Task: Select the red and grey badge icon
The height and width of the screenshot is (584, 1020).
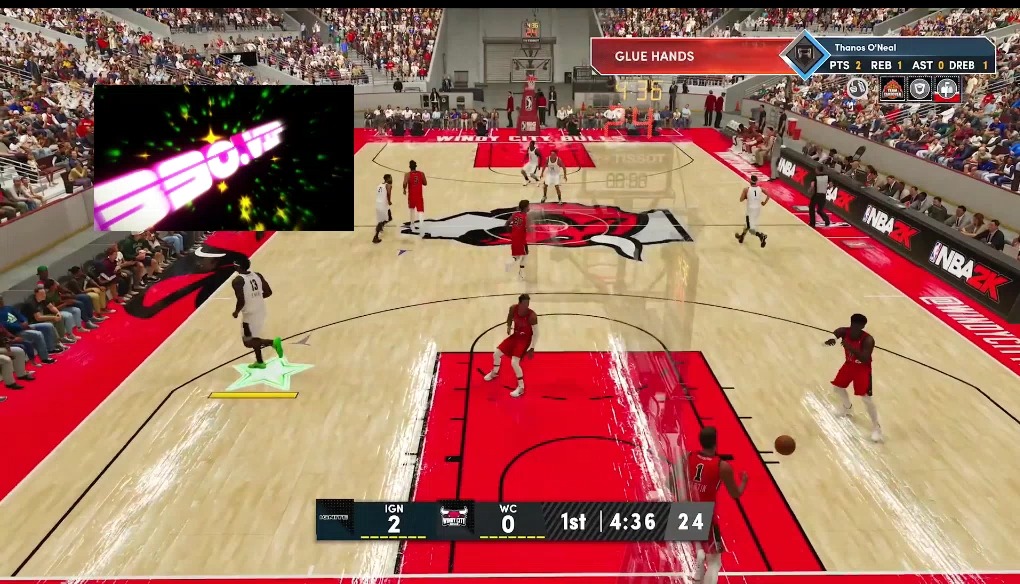Action: 947,89
